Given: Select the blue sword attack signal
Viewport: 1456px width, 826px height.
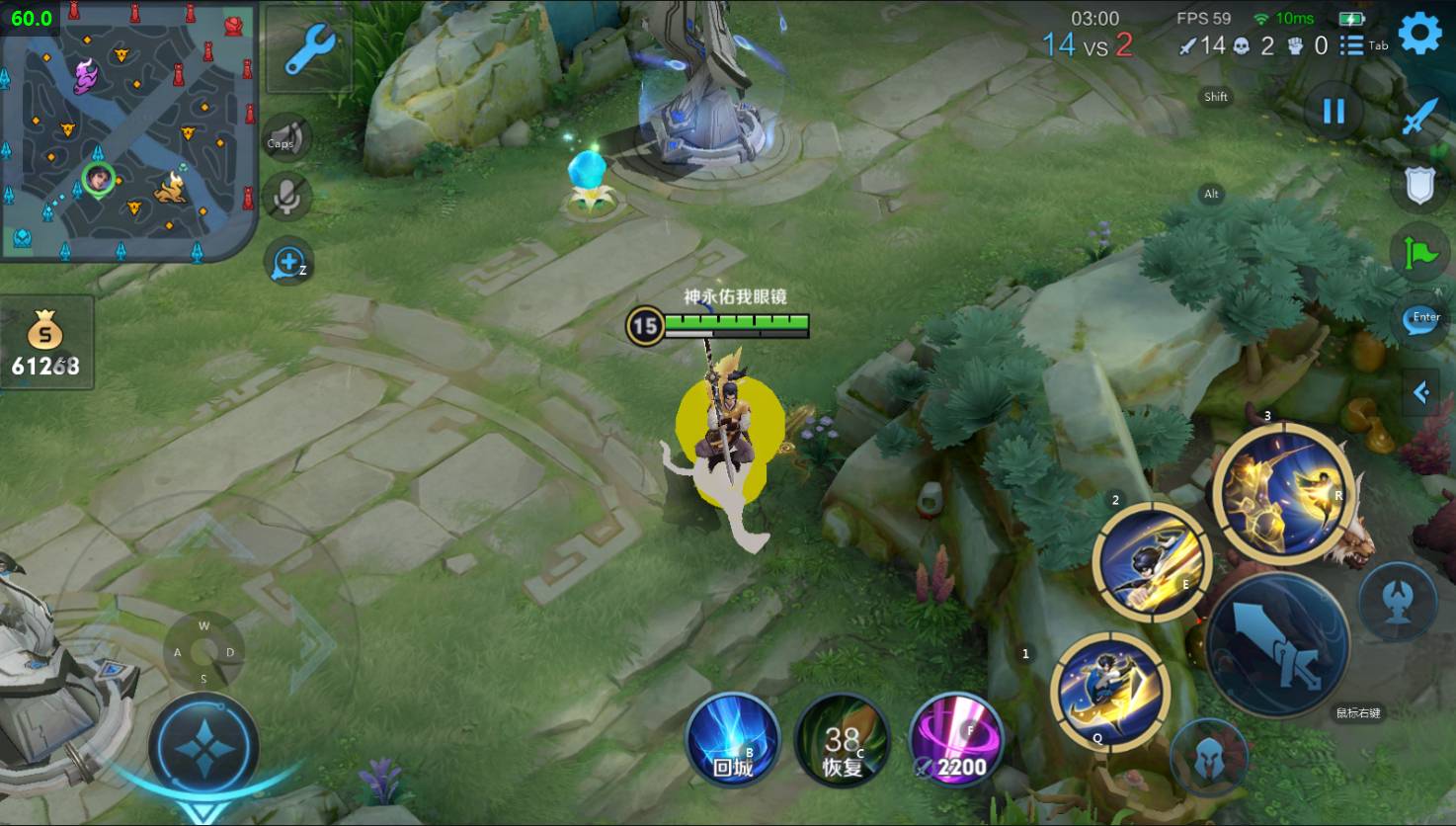Looking at the screenshot, I should point(1419,119).
